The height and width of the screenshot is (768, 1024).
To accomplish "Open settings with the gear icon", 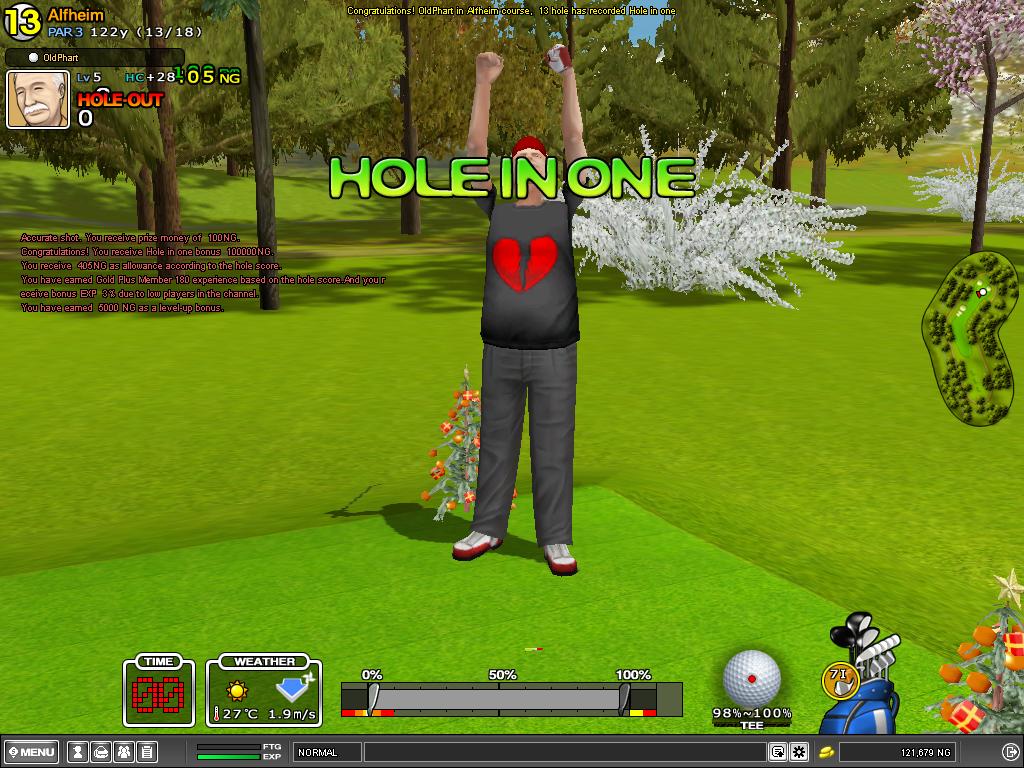I will click(799, 752).
